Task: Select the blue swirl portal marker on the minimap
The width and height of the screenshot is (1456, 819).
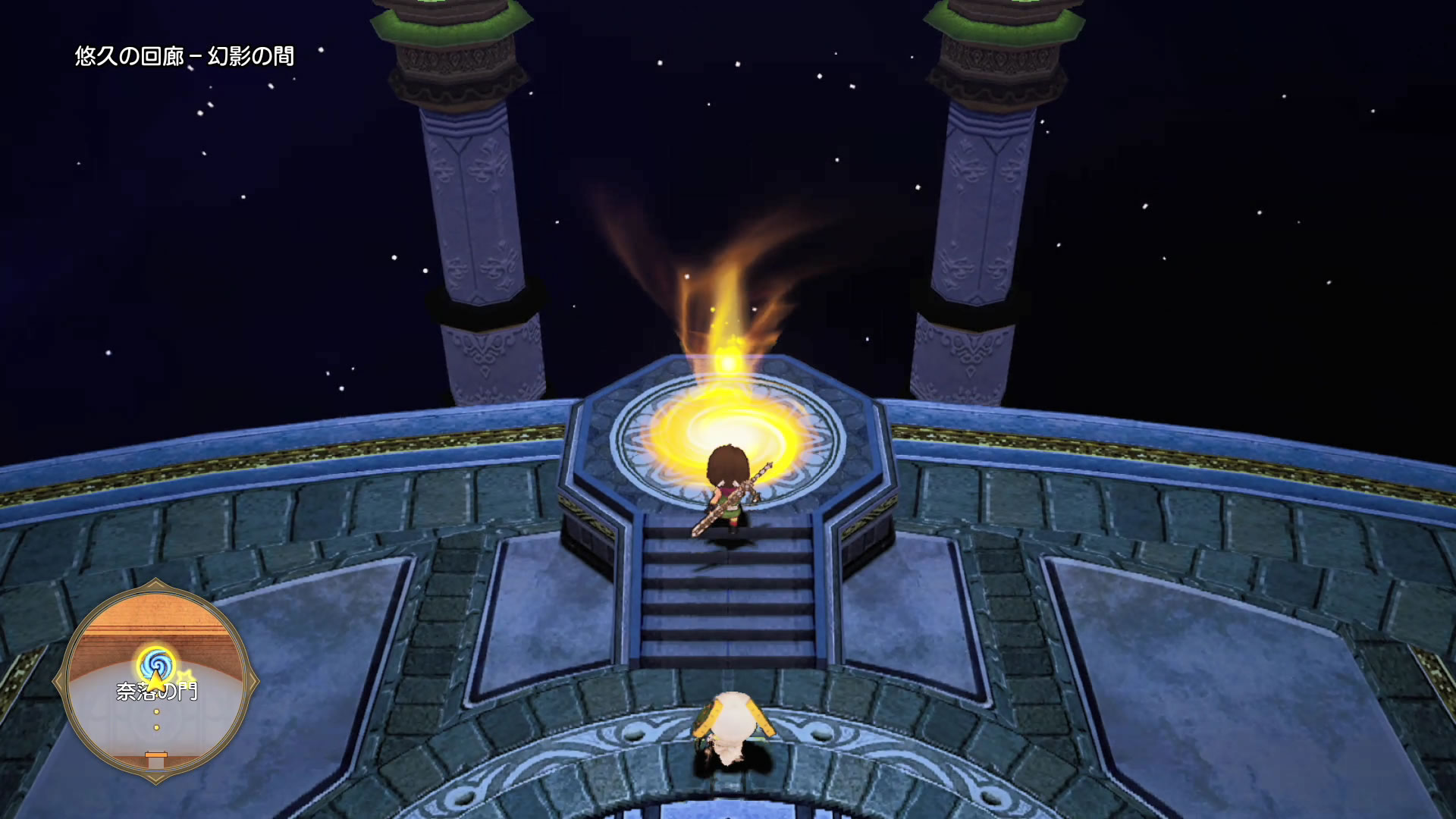Action: point(156,662)
